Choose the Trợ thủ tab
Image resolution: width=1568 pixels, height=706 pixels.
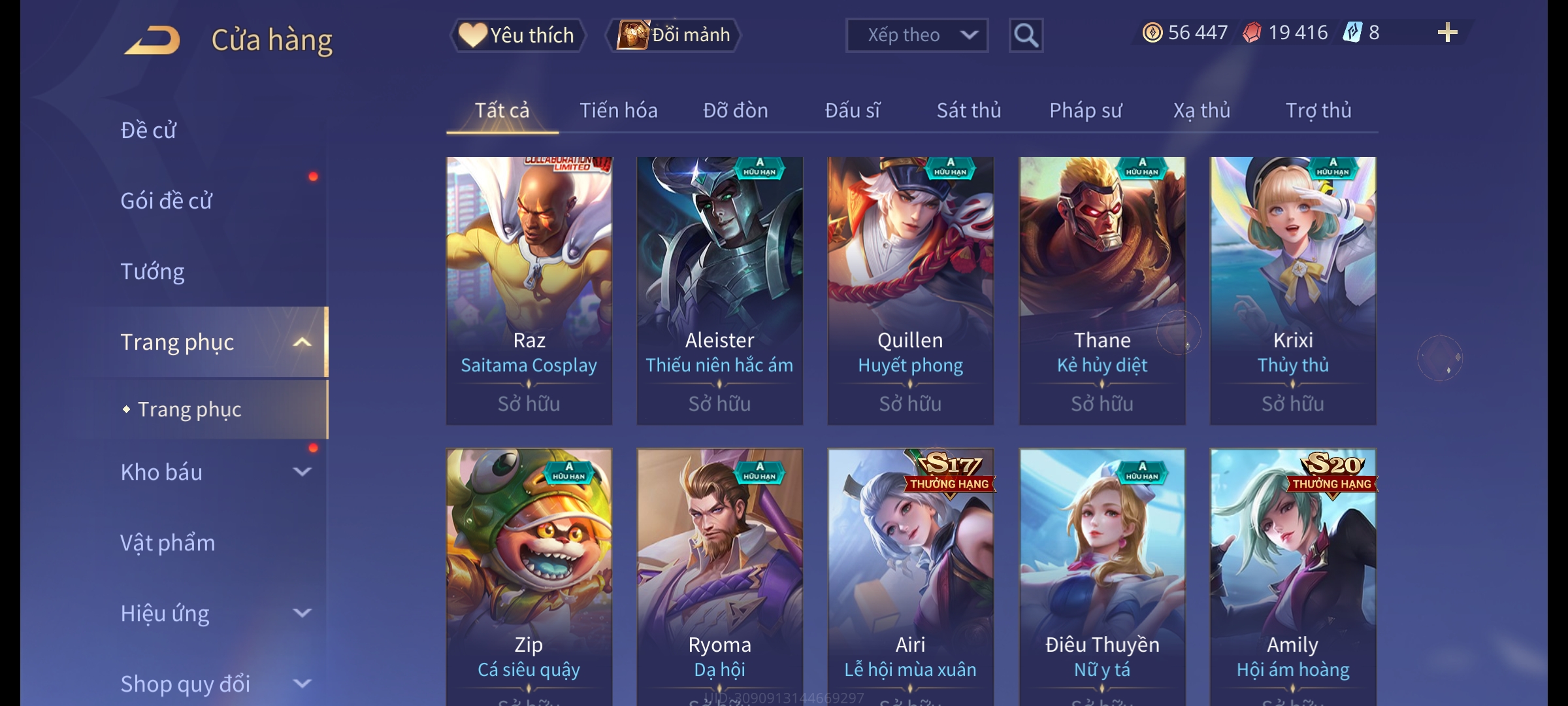[1318, 110]
